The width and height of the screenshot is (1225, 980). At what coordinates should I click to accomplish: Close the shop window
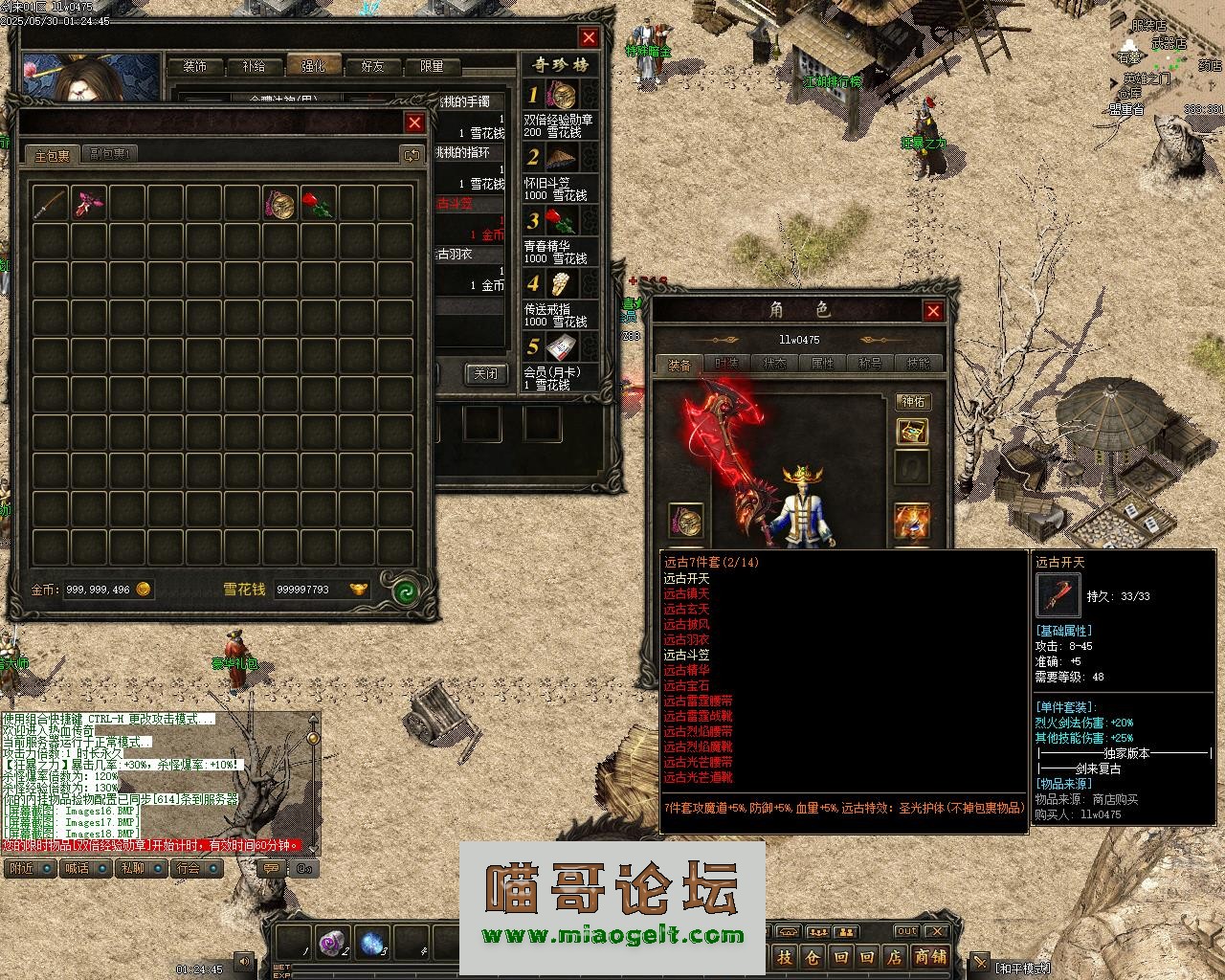589,37
